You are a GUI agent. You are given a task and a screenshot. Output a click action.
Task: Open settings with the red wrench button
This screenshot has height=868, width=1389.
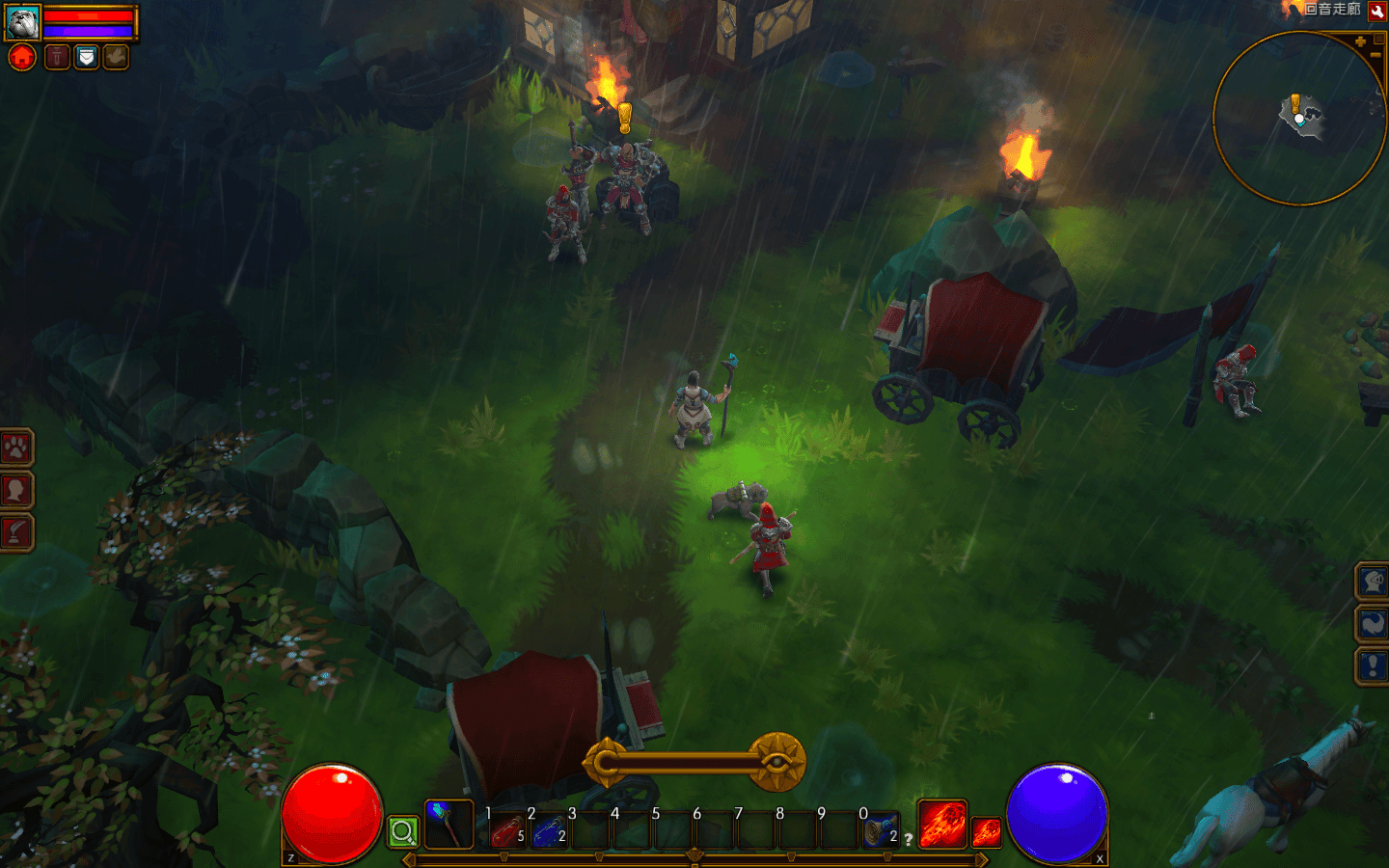pos(1377,11)
